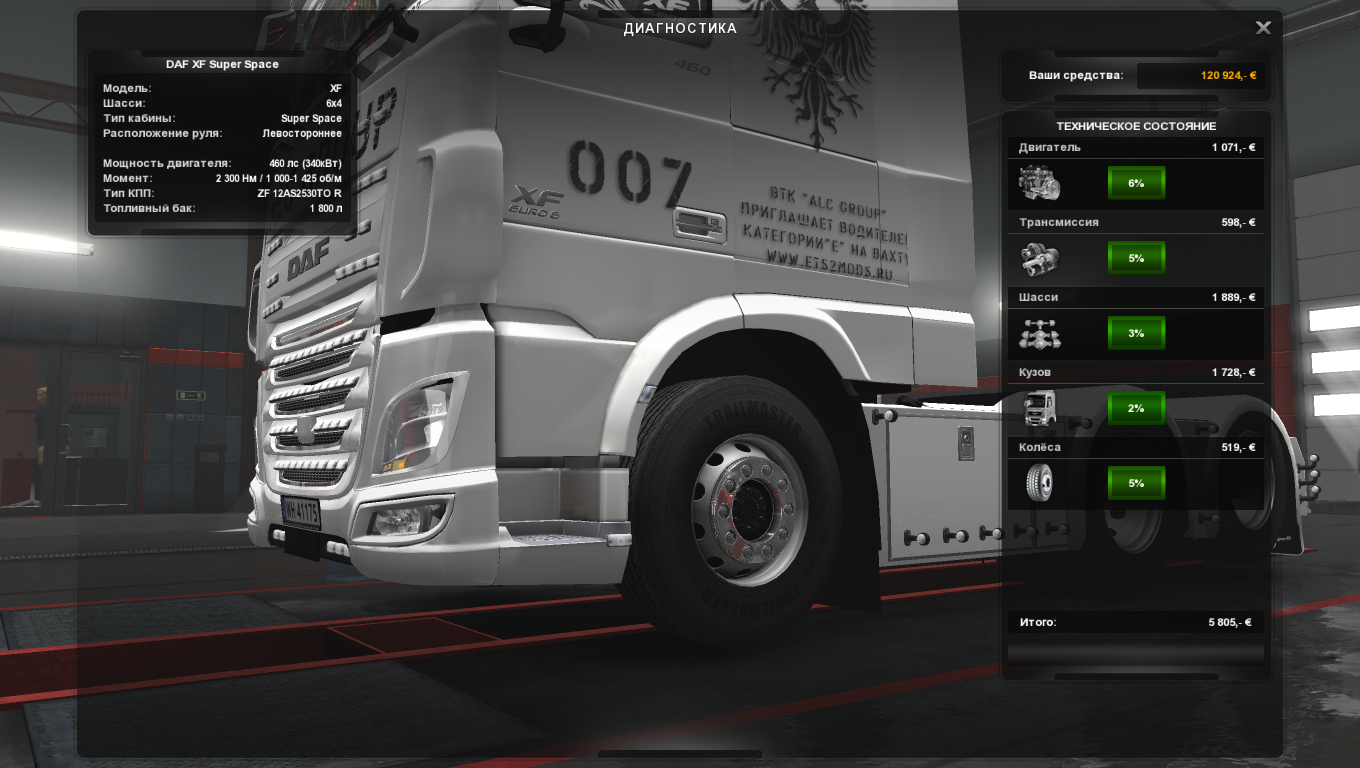
Task: Select the transmission gearbox icon
Action: [x=1039, y=259]
